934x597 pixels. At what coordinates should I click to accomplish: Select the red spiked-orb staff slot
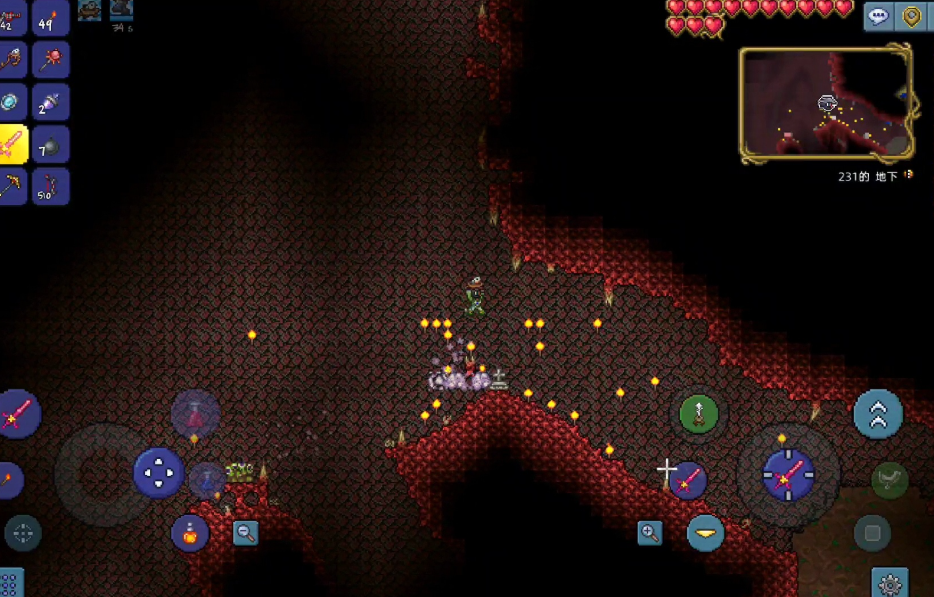(x=51, y=59)
